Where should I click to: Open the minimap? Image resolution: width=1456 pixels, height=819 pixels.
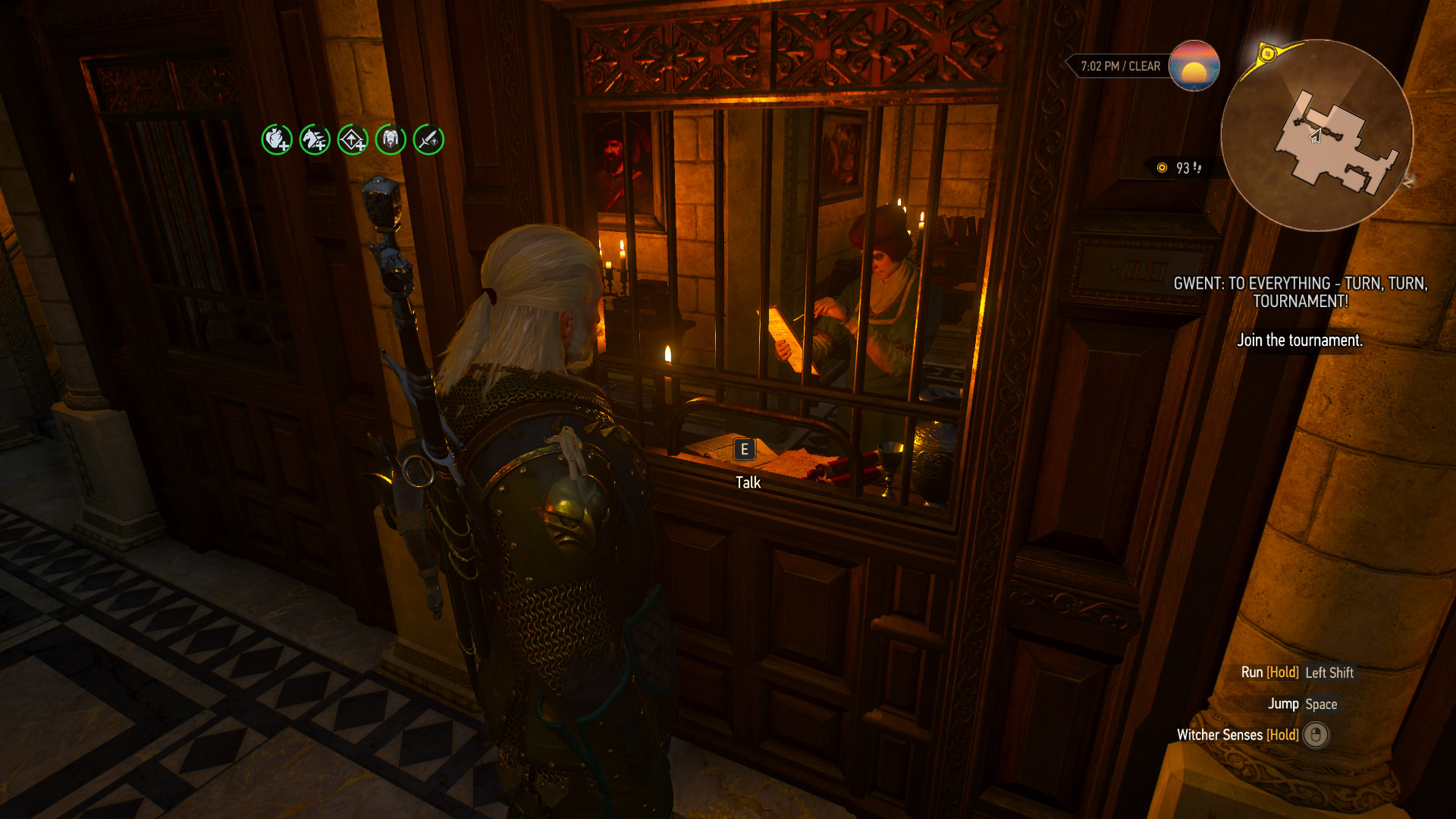[x=1316, y=135]
